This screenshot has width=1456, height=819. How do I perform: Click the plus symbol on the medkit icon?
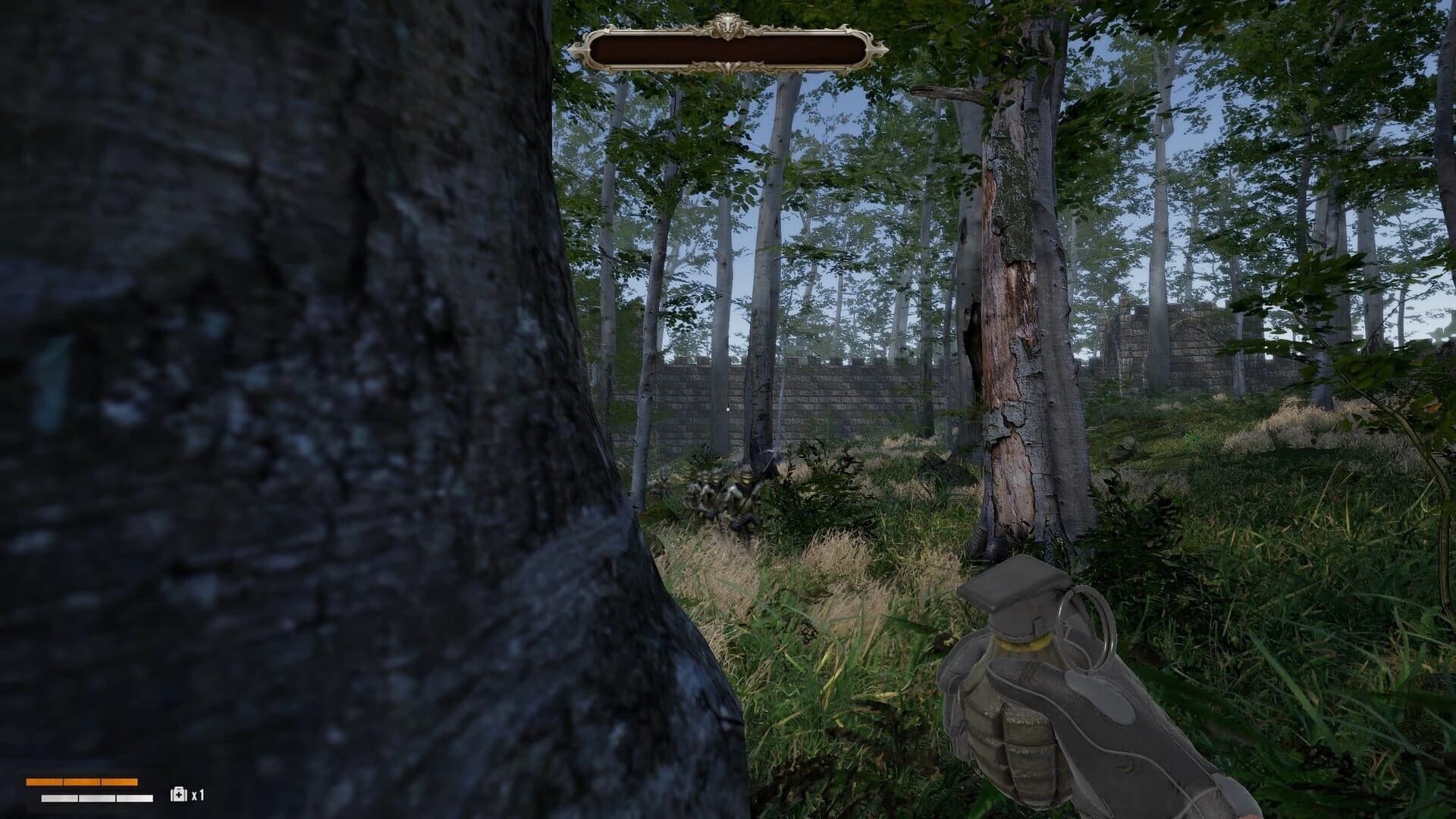click(x=179, y=795)
